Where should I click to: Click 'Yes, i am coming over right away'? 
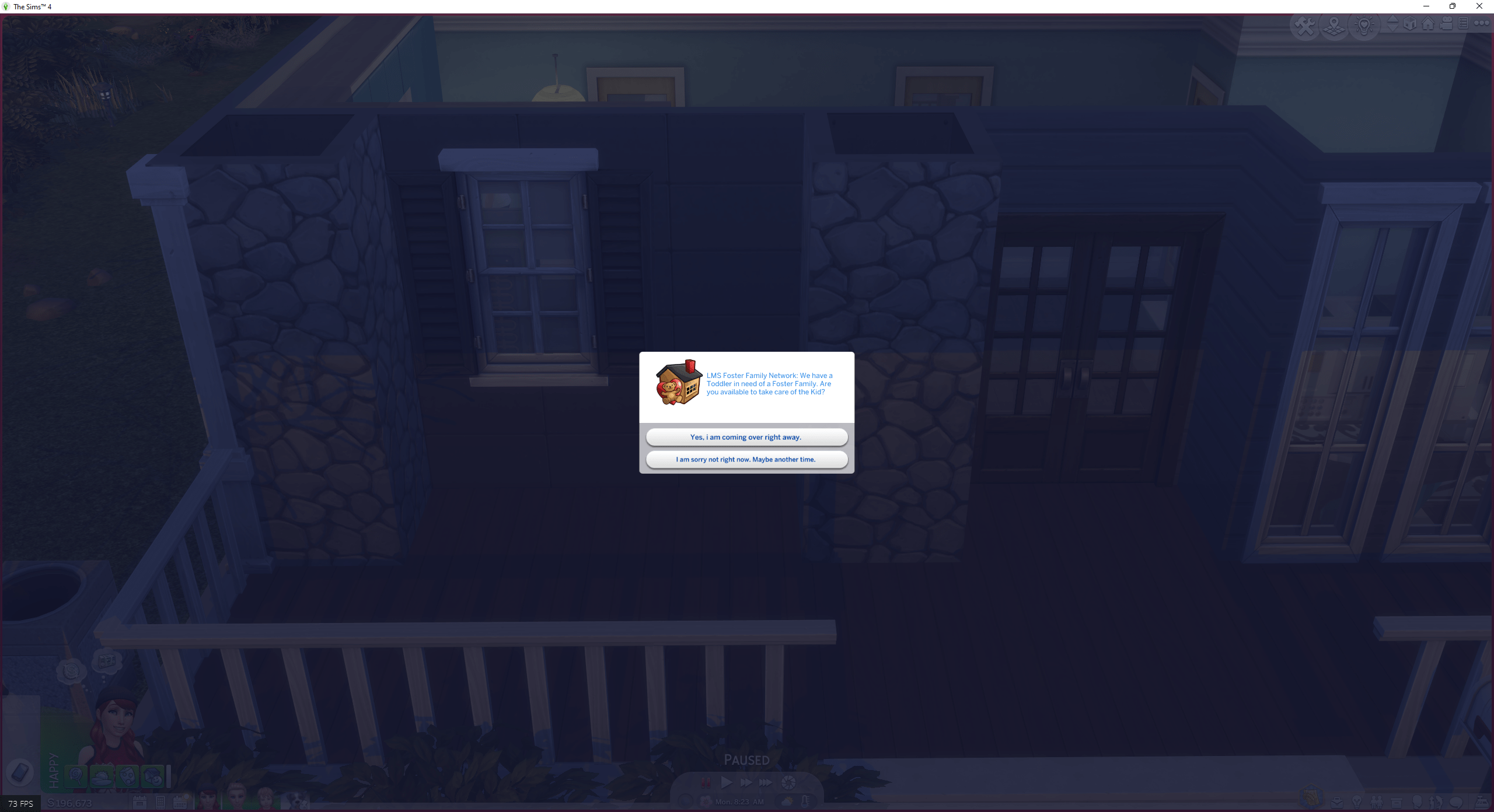pyautogui.click(x=746, y=436)
